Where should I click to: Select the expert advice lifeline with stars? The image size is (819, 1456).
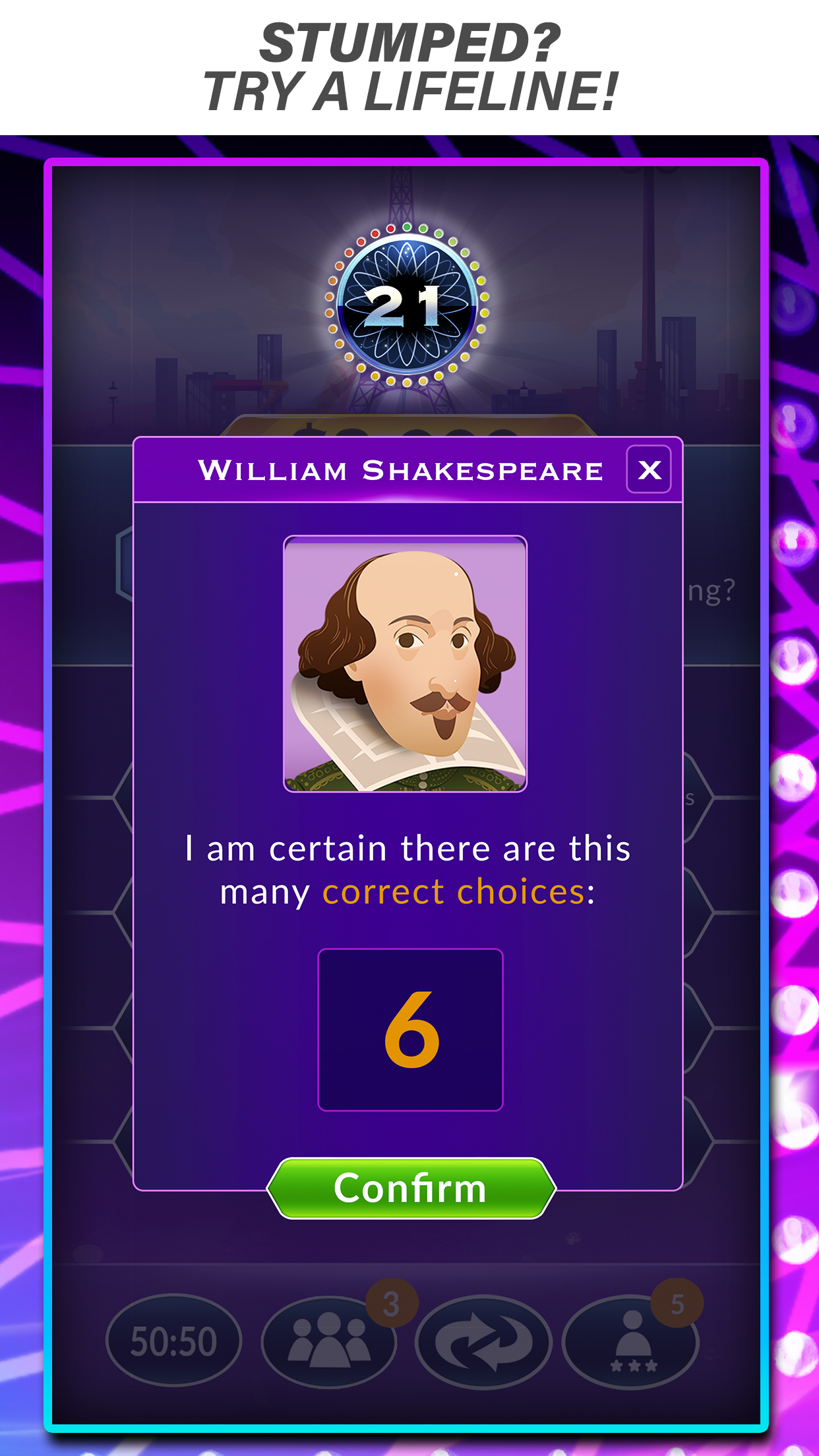coord(632,1341)
